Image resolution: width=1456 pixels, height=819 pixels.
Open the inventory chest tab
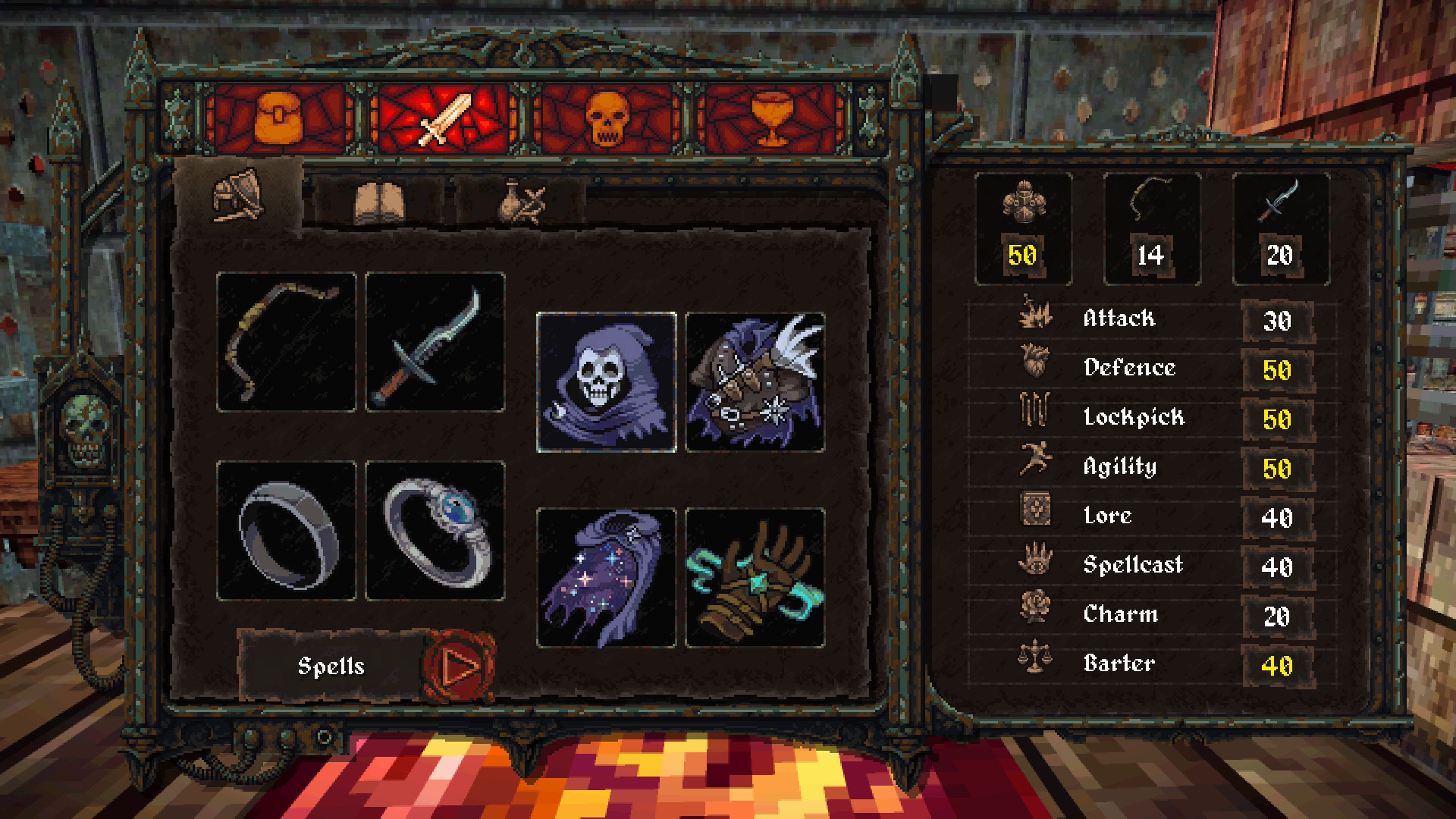pos(279,119)
